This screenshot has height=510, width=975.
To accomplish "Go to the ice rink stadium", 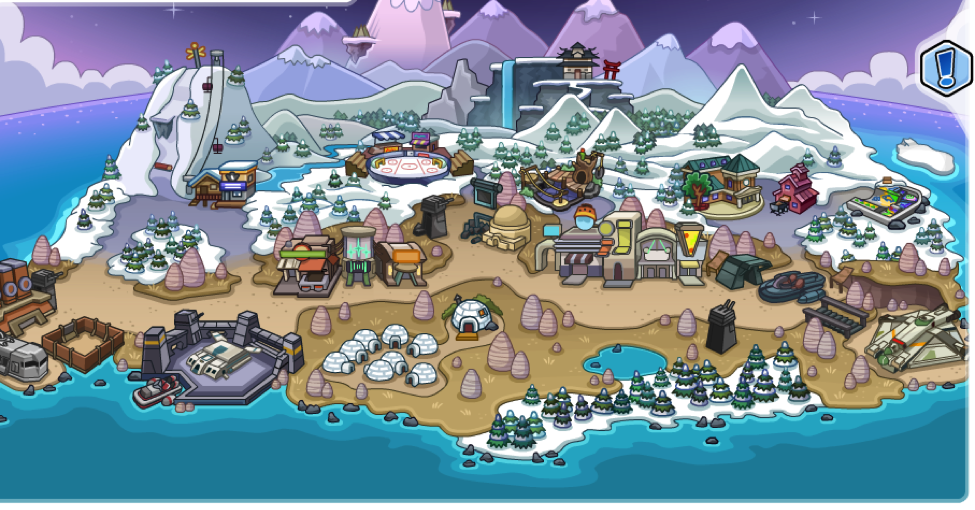I will tap(408, 161).
